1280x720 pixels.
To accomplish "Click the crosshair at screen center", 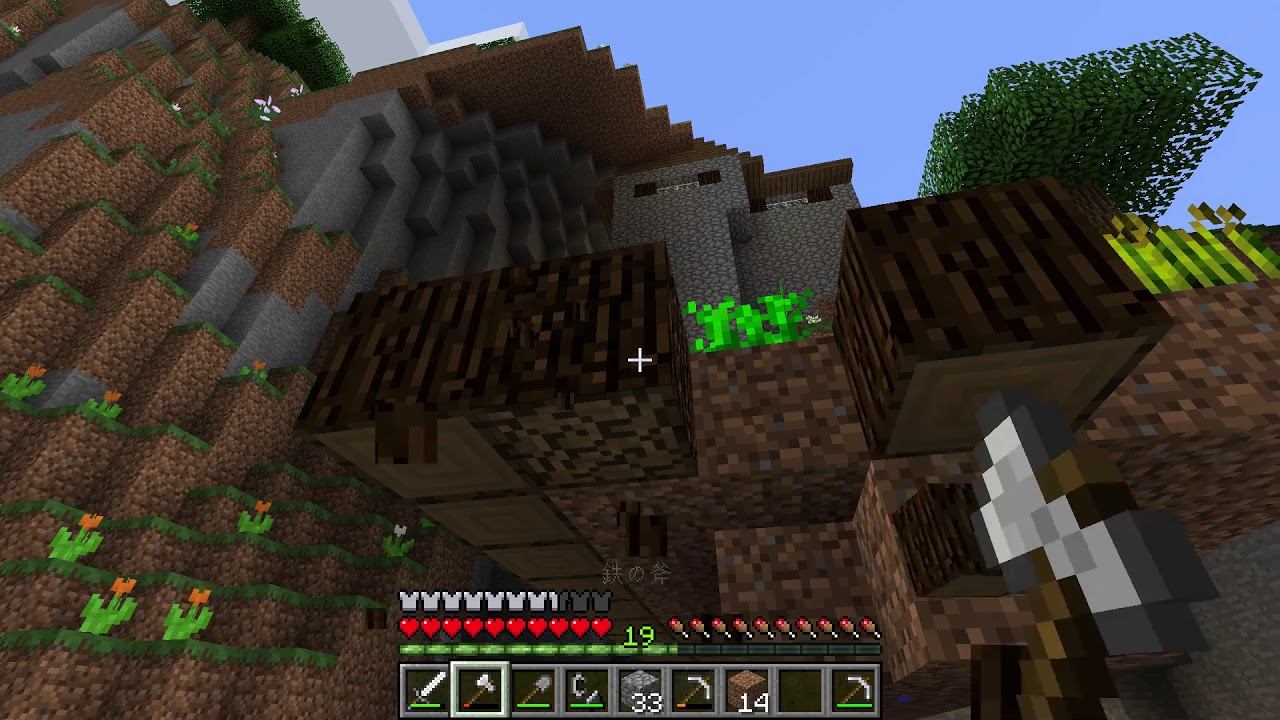I will pyautogui.click(x=640, y=359).
